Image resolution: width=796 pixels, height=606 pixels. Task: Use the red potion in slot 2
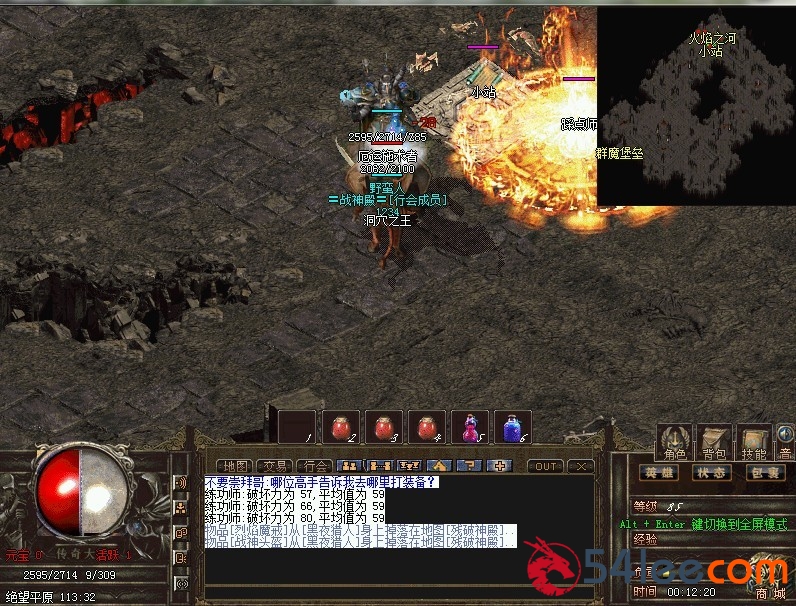click(340, 426)
